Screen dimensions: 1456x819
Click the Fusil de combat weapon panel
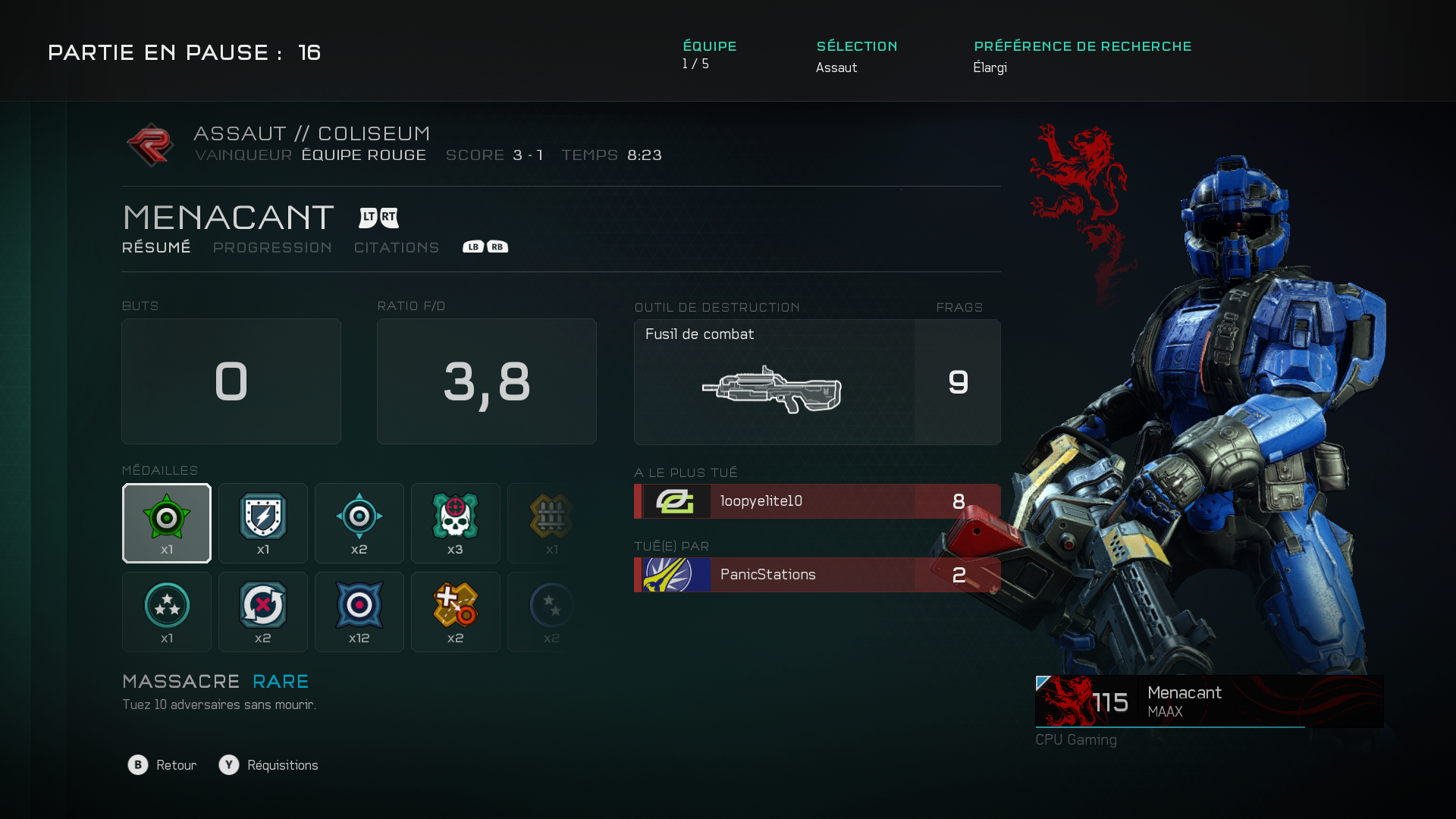[774, 382]
